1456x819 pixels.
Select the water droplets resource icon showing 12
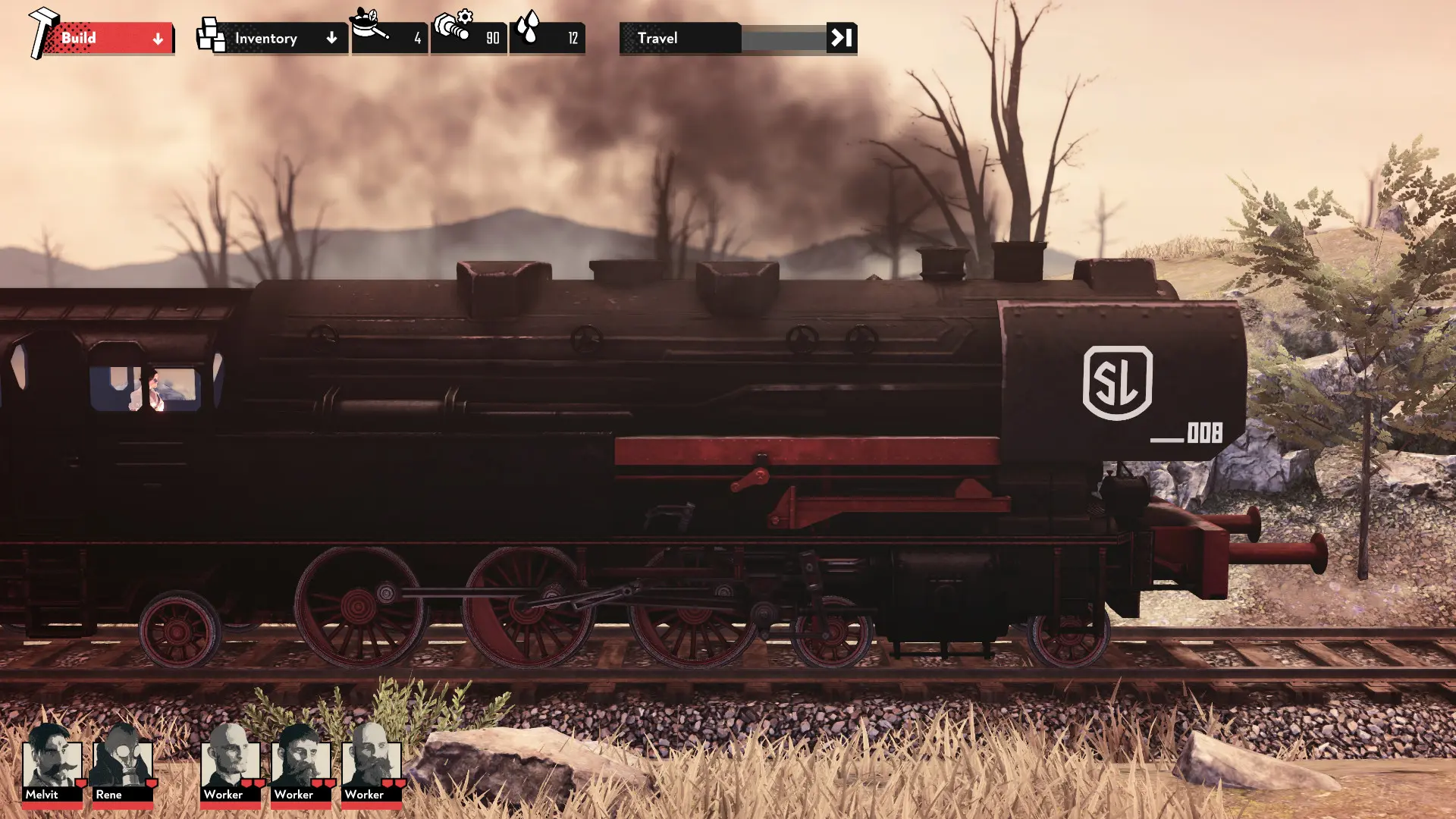(x=529, y=24)
